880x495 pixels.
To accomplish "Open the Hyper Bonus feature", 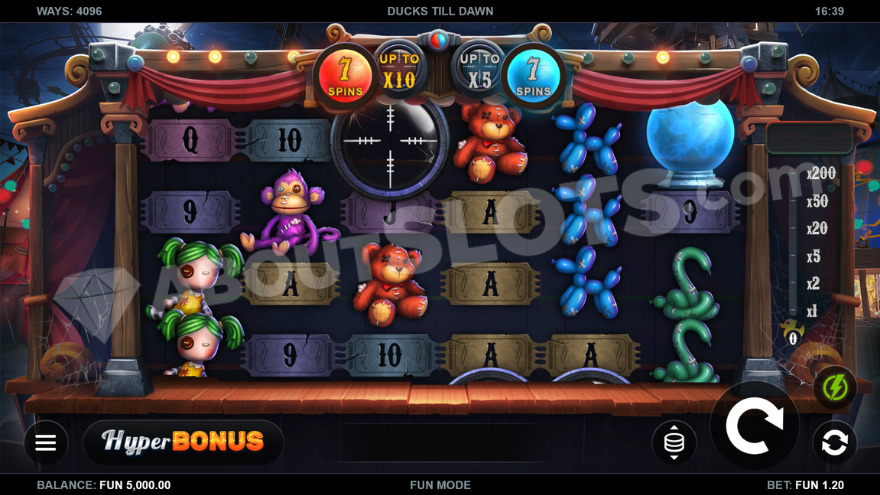I will coord(184,441).
